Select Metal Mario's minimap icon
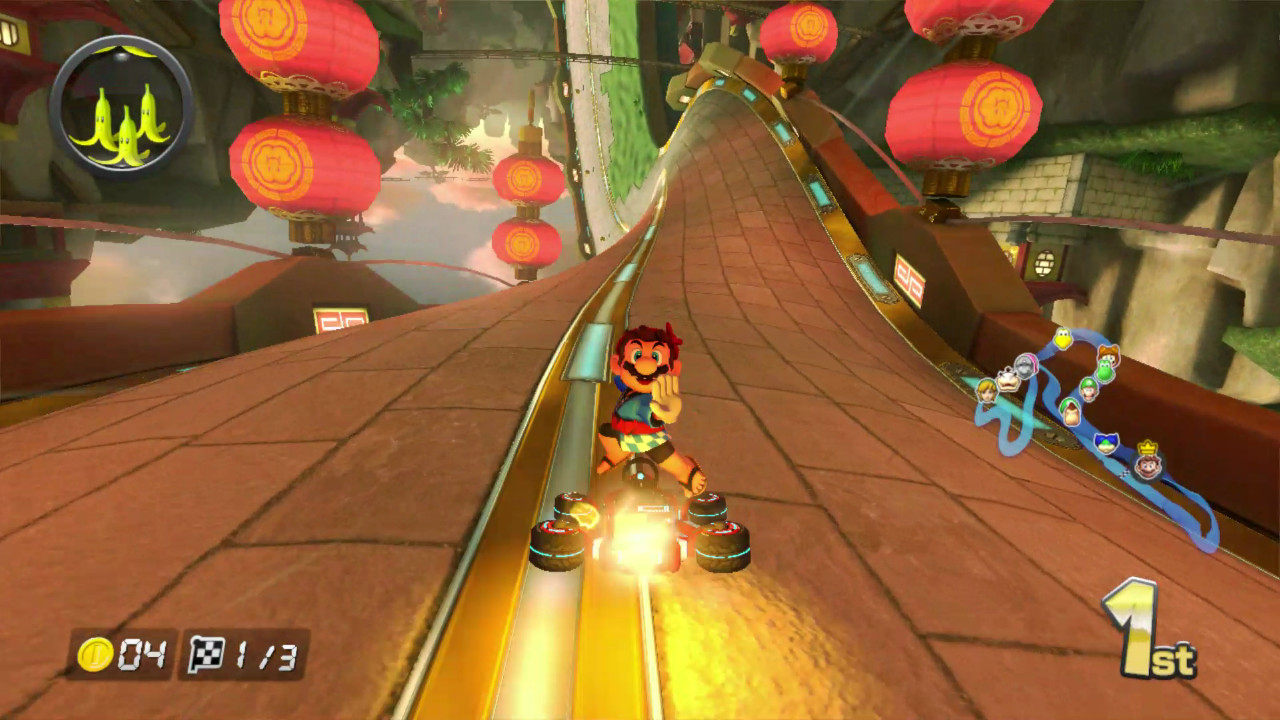The width and height of the screenshot is (1280, 720). (x=1024, y=364)
